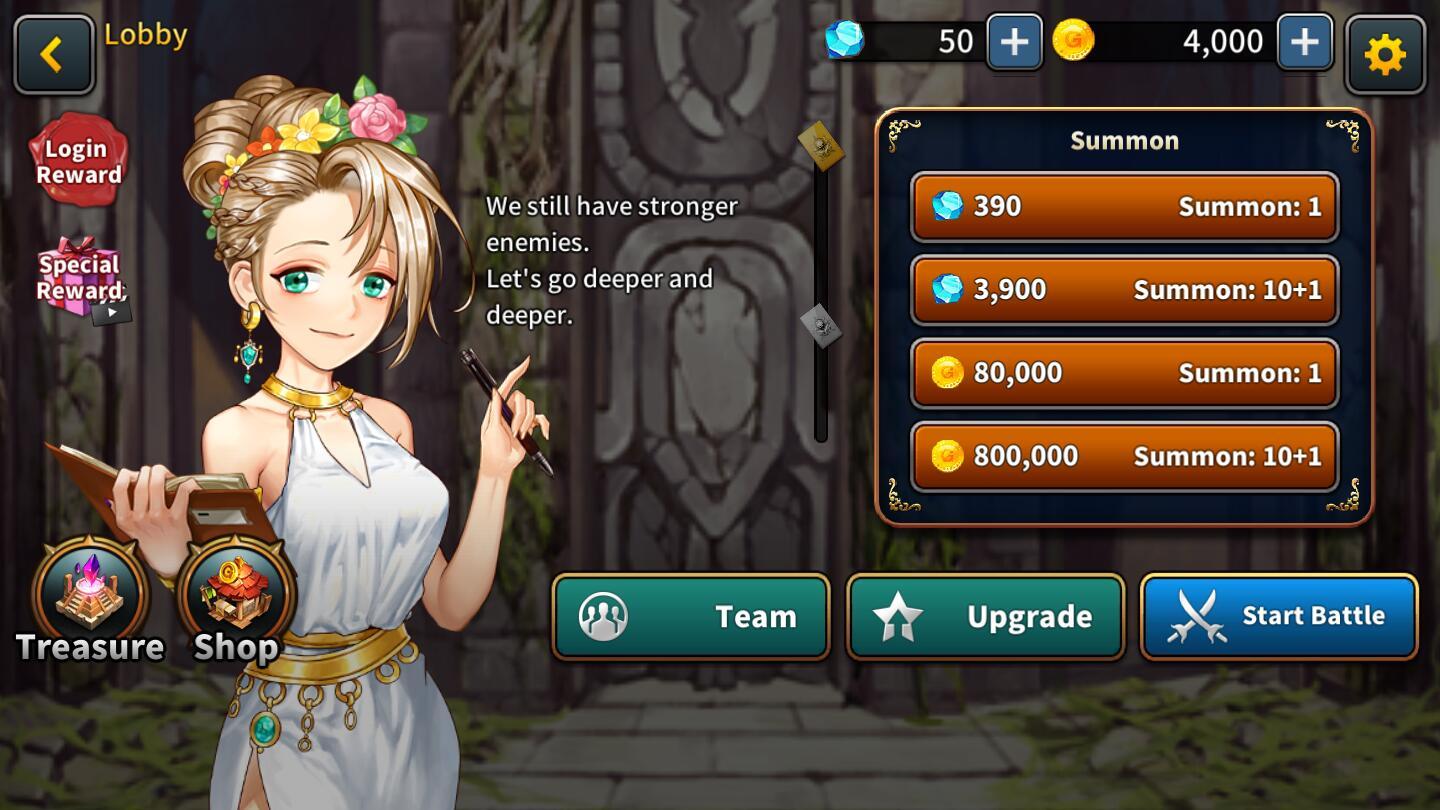Add more gems with the plus button
1440x810 pixels.
click(1014, 42)
